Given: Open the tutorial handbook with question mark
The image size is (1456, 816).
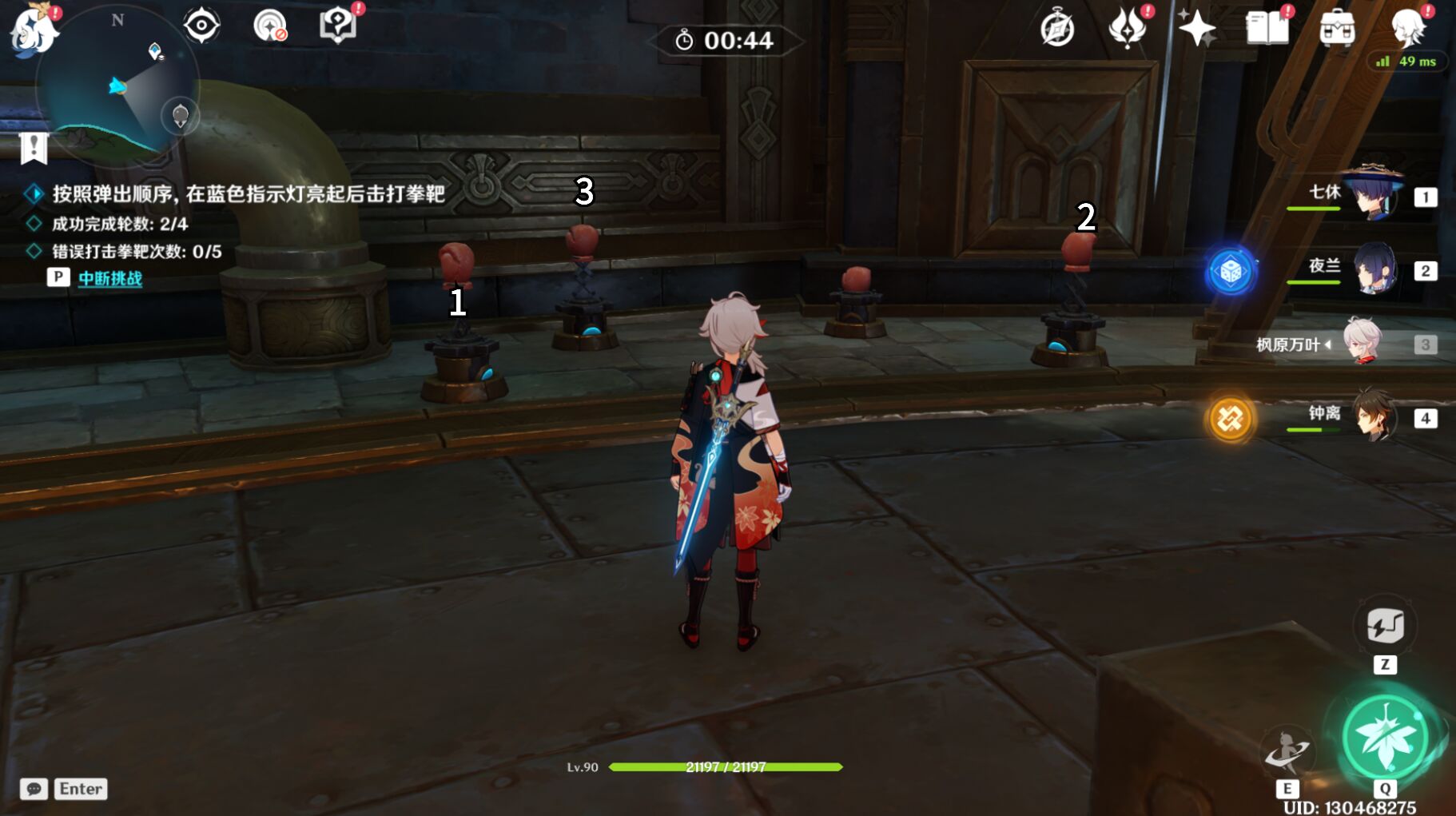Looking at the screenshot, I should (339, 24).
